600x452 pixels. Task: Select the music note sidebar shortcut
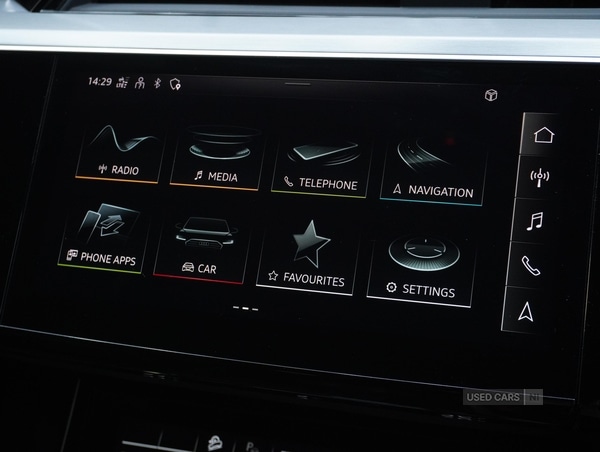536,221
